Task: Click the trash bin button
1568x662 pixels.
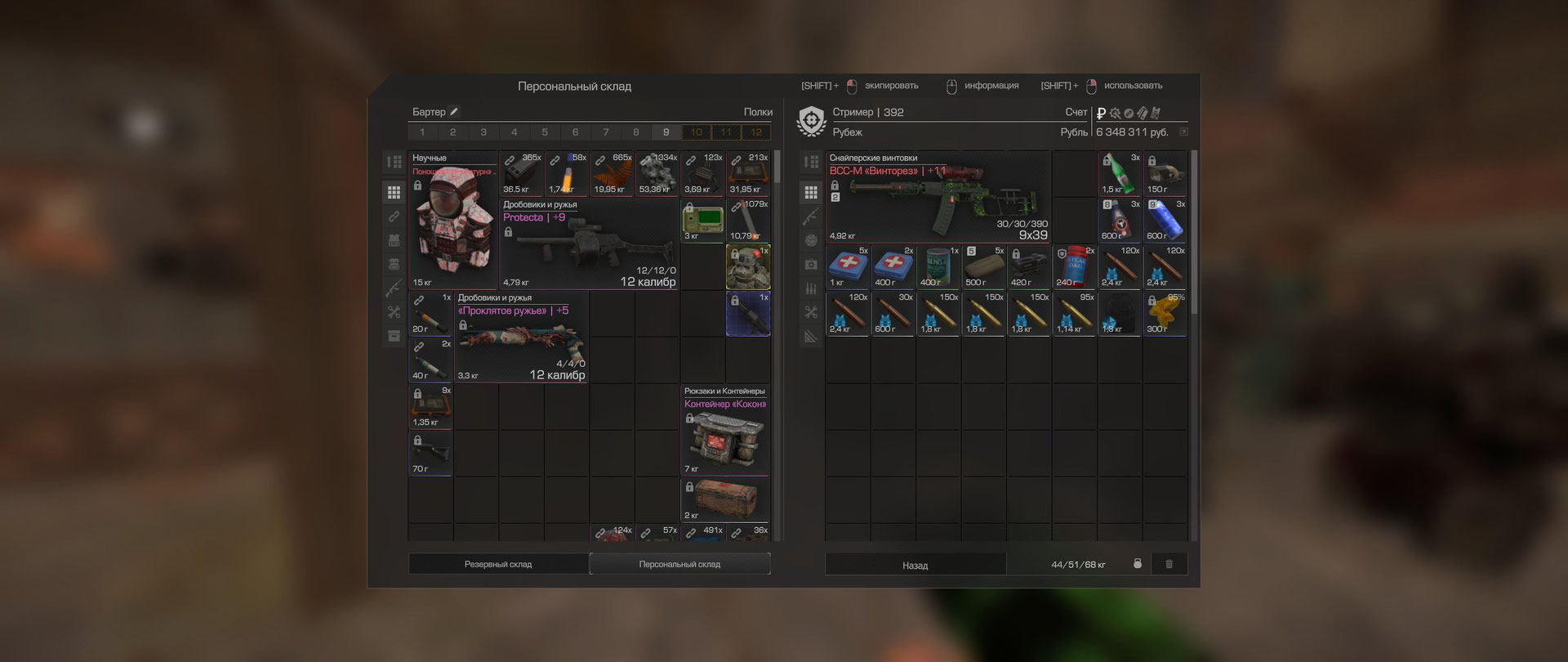Action: click(1169, 564)
